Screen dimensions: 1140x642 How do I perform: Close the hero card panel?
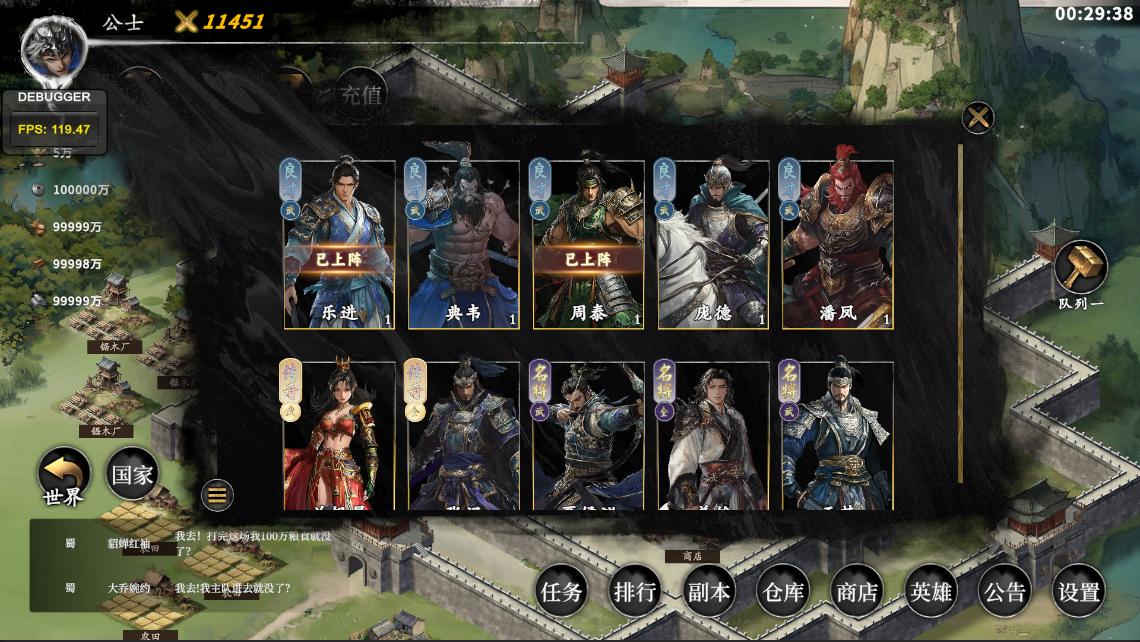(977, 118)
